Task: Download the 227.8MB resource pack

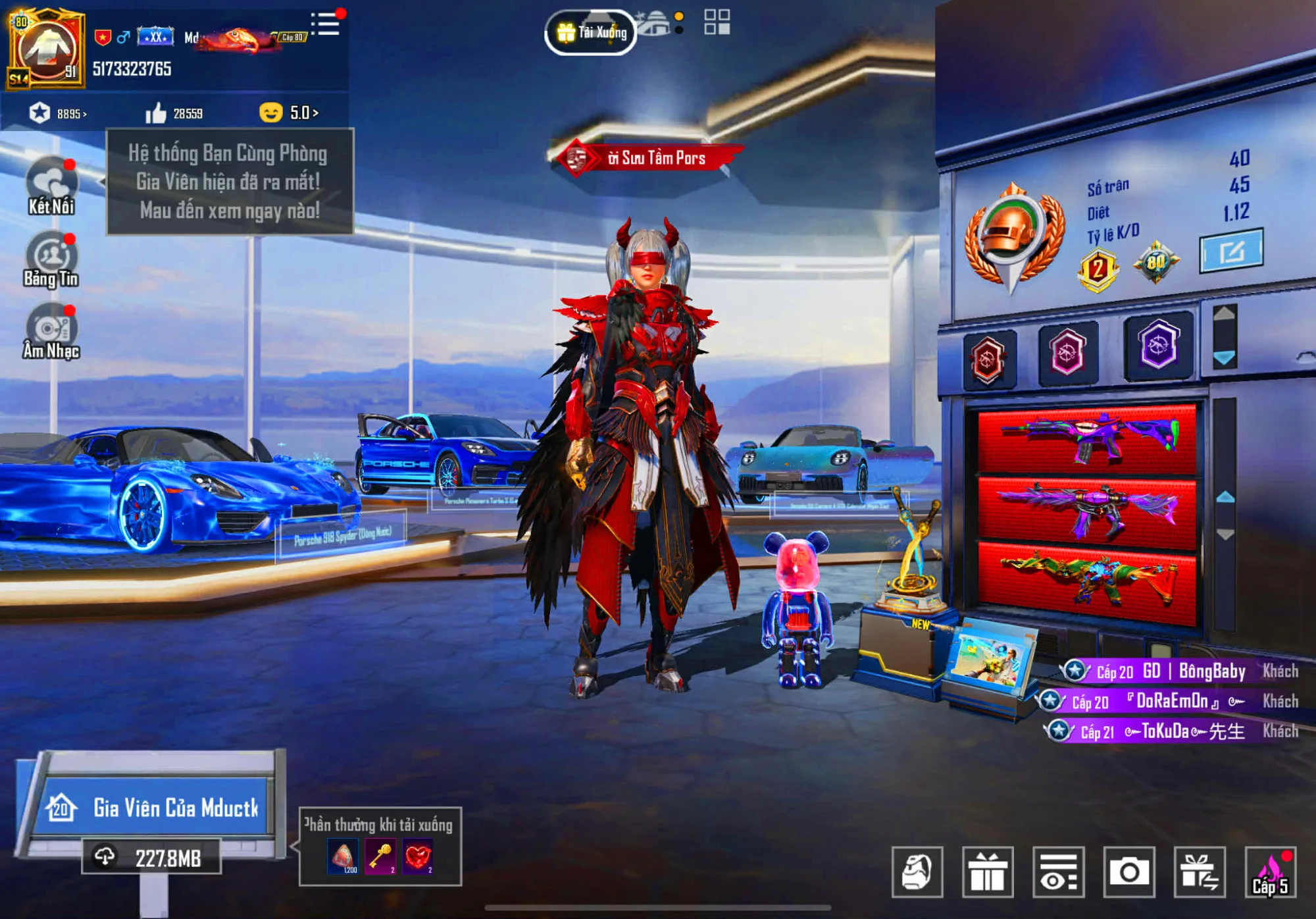Action: coord(151,858)
